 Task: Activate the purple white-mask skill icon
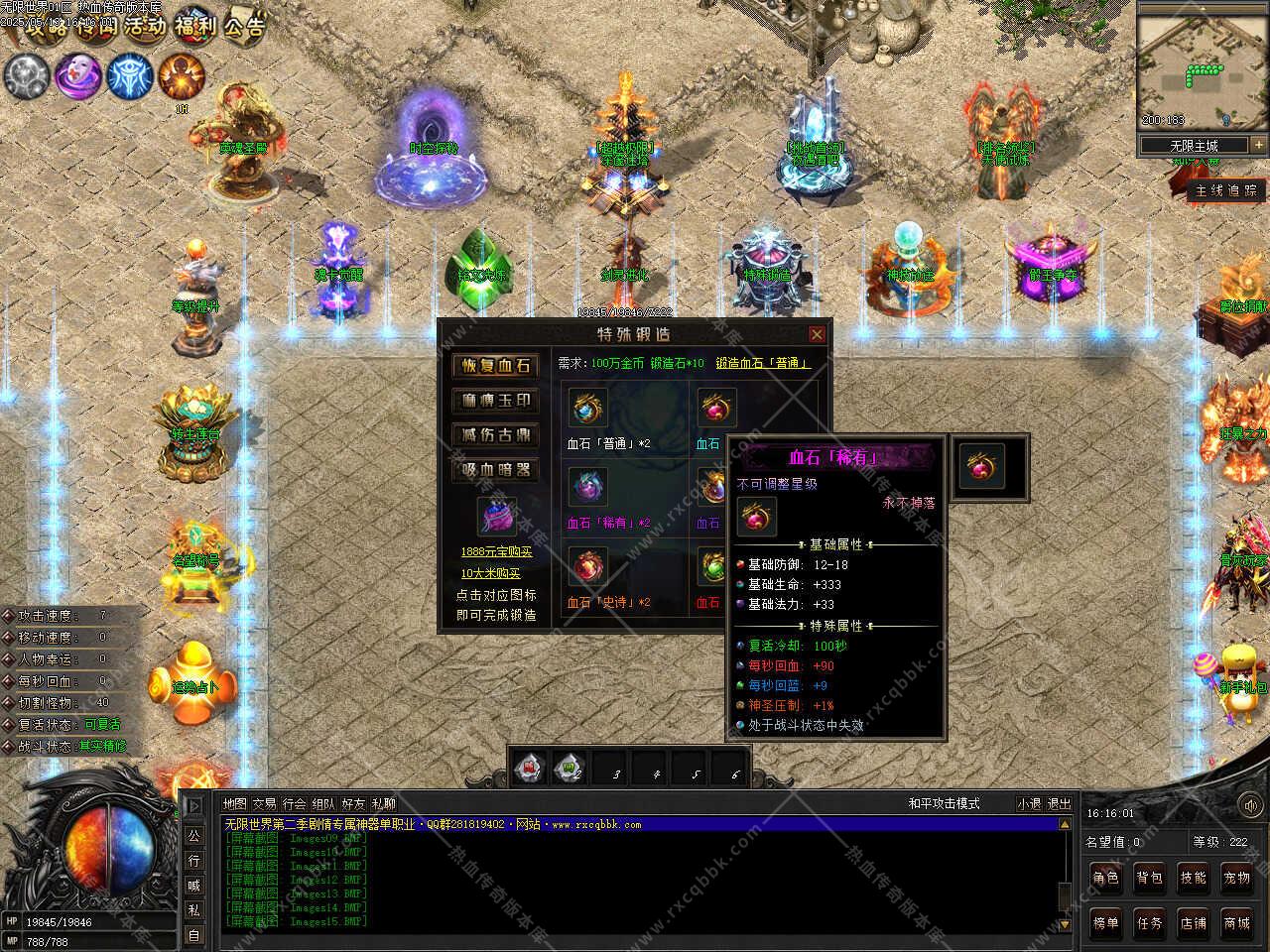click(x=77, y=75)
